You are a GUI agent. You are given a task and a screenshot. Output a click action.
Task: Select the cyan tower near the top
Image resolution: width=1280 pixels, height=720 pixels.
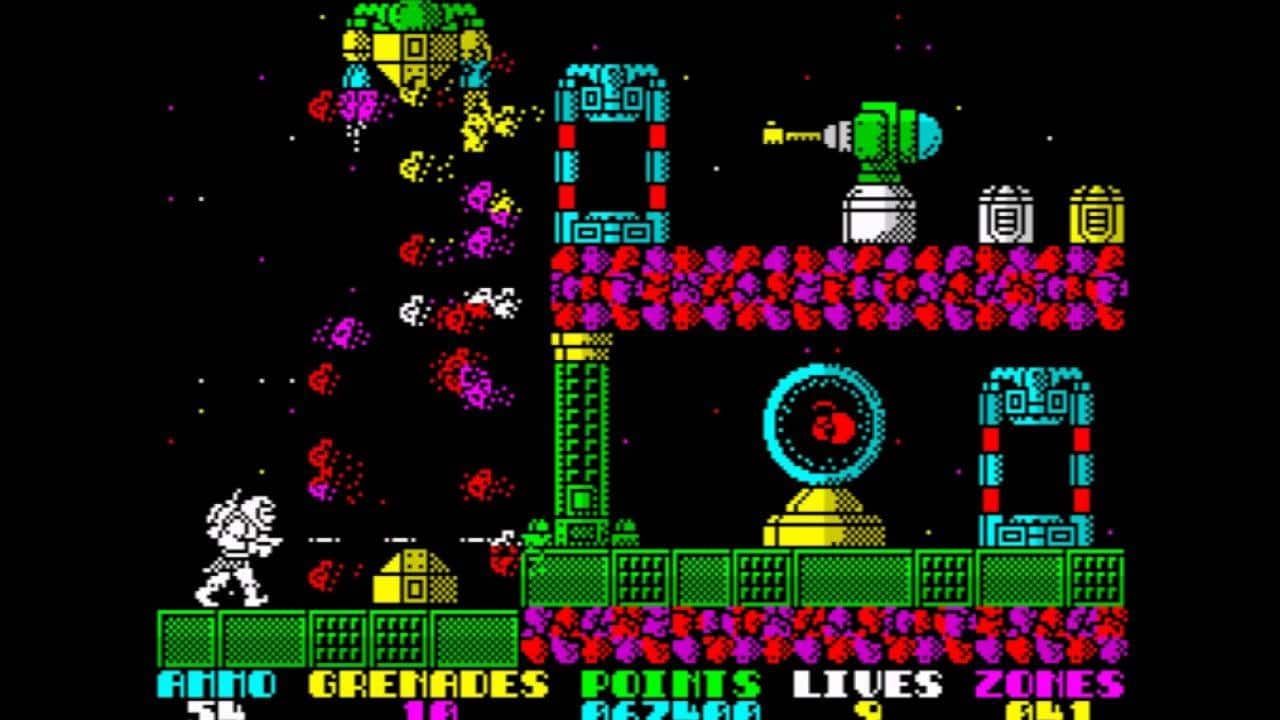point(608,150)
